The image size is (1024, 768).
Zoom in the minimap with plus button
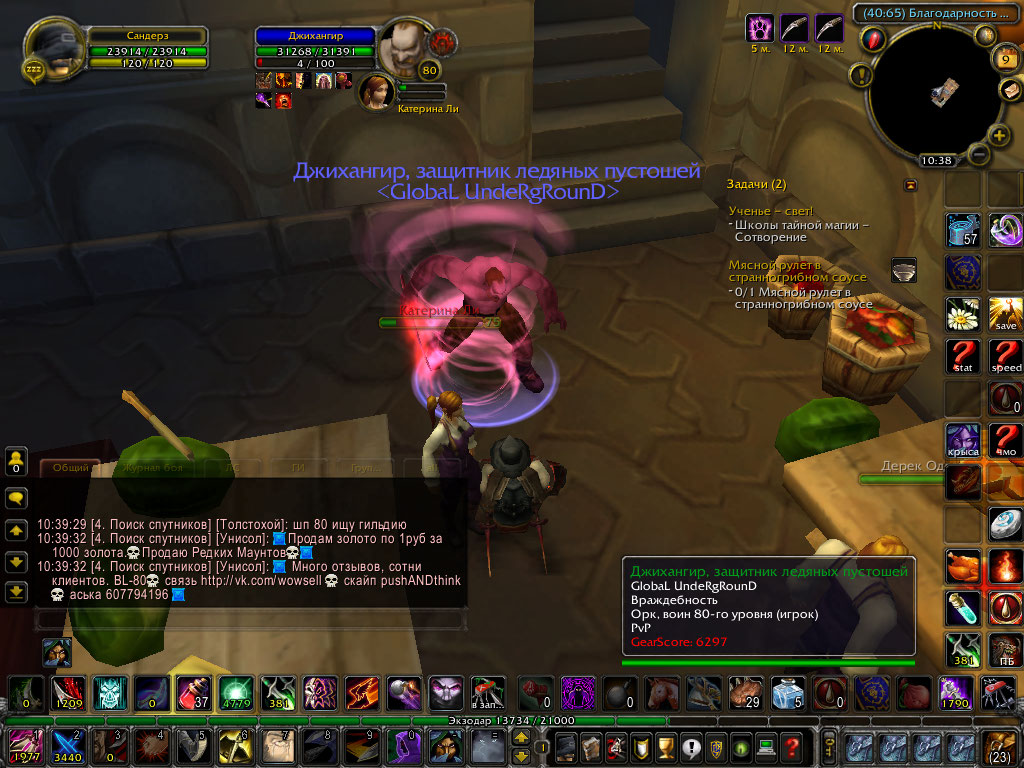pyautogui.click(x=999, y=135)
